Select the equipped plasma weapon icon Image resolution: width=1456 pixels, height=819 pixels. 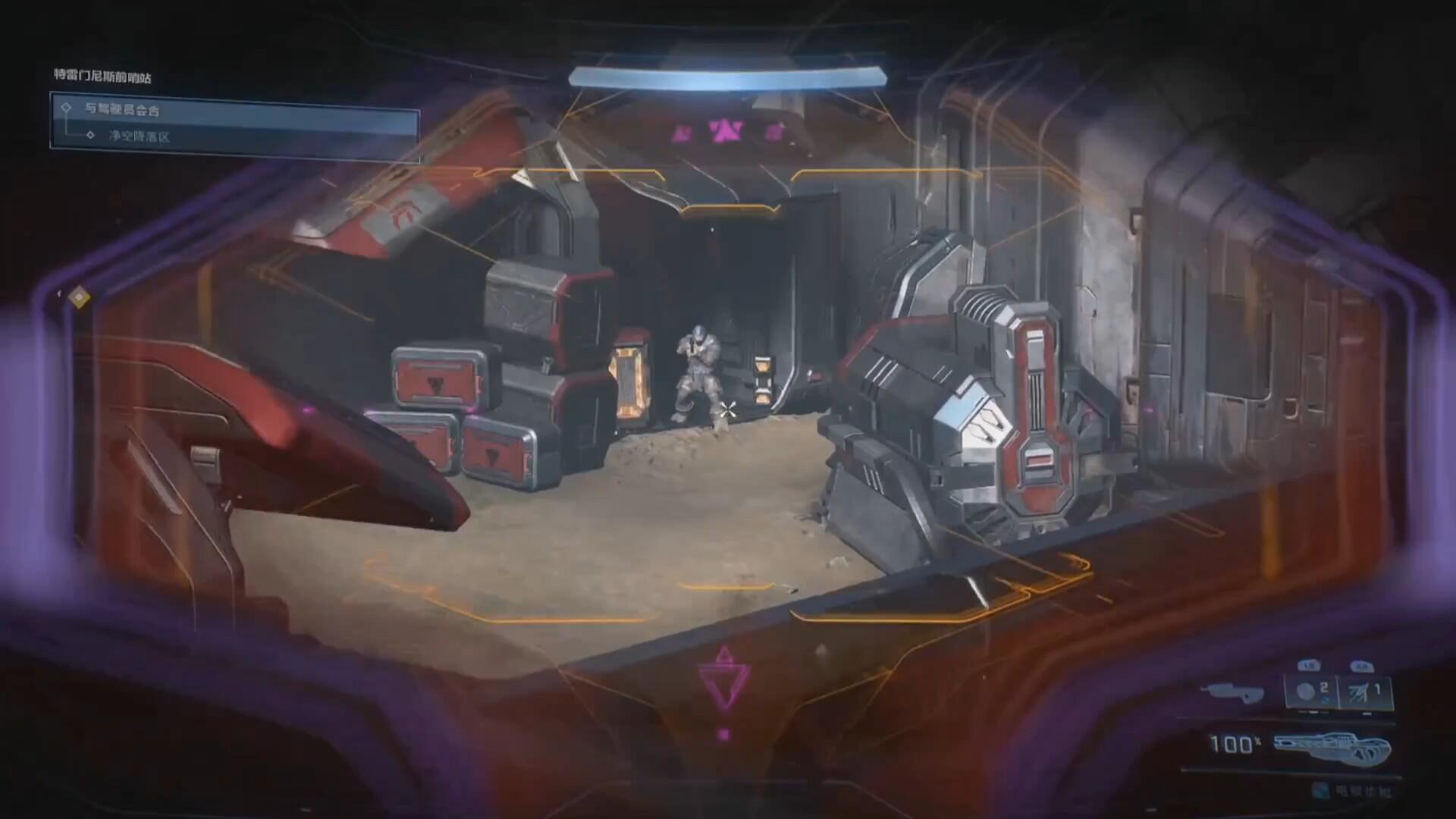(1332, 747)
